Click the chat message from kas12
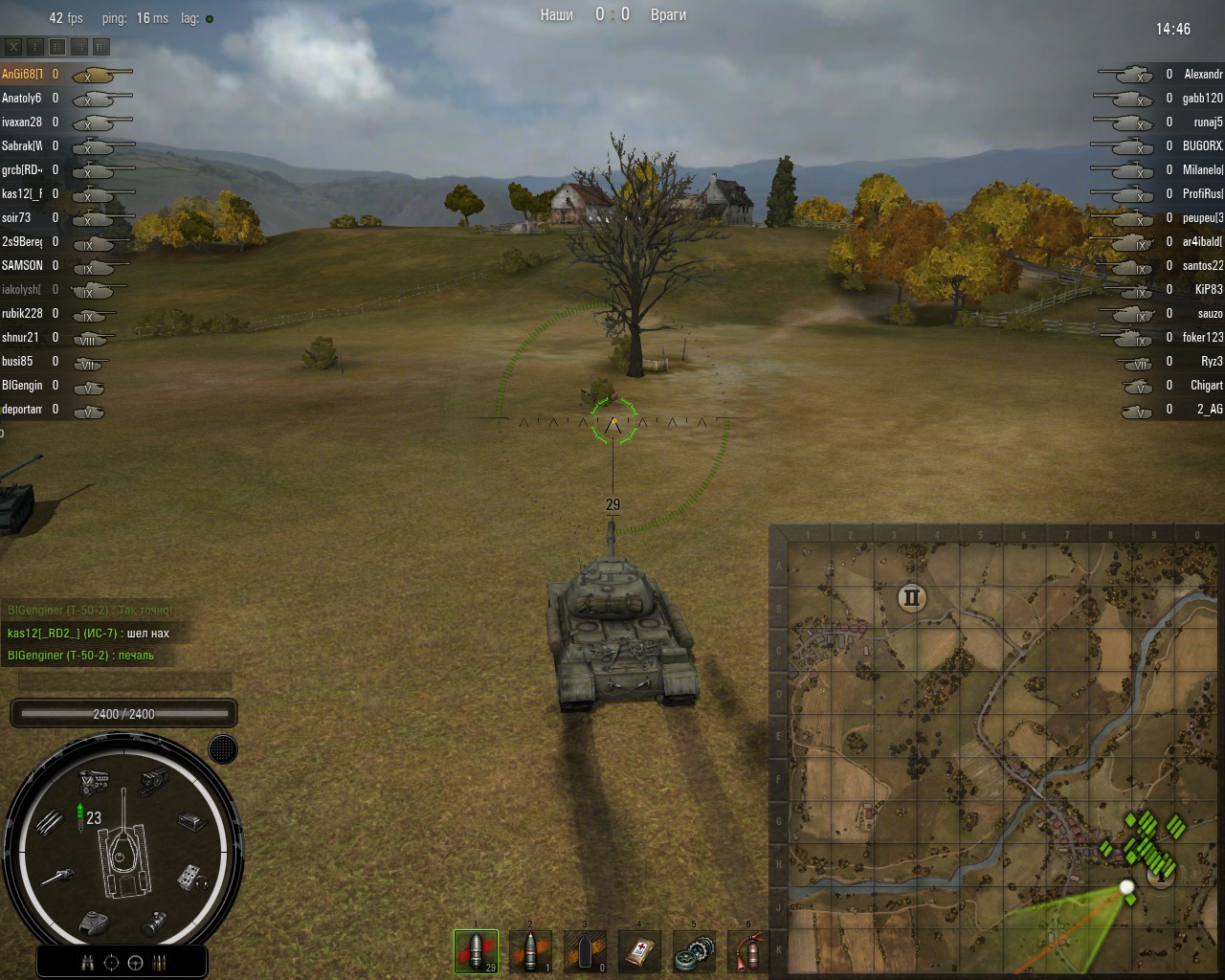 click(88, 633)
